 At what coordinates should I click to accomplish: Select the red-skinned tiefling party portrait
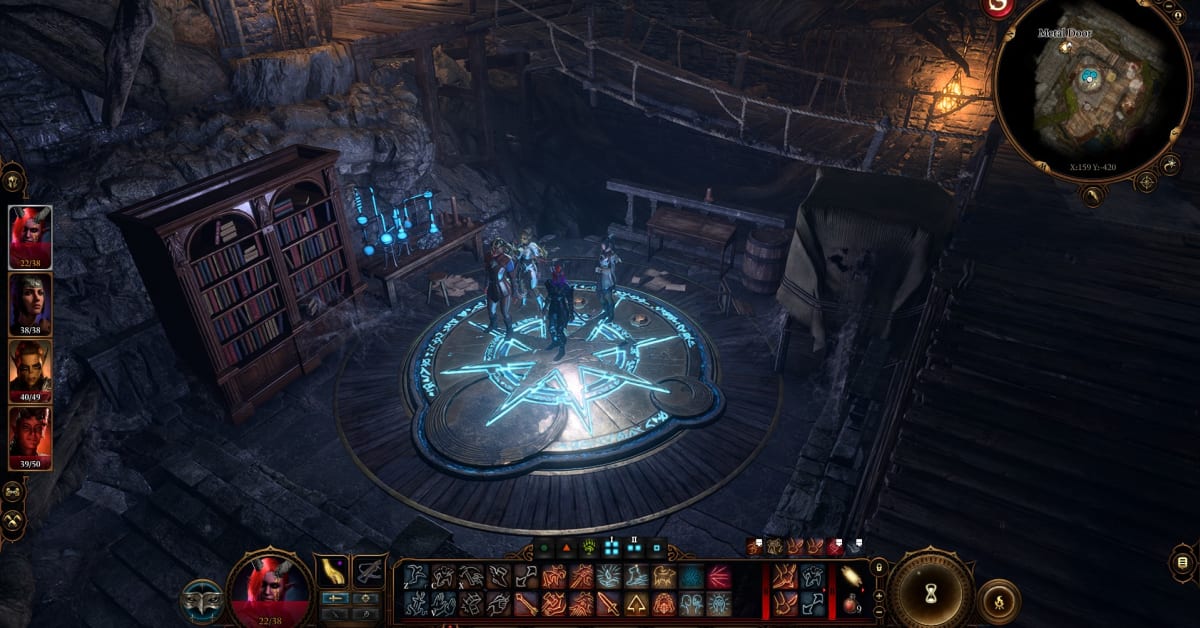(x=30, y=438)
